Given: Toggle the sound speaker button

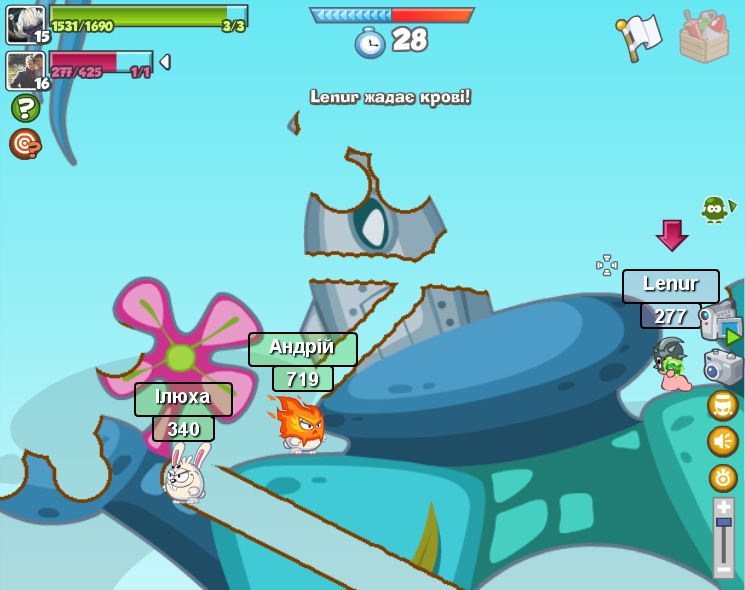Looking at the screenshot, I should coord(723,441).
